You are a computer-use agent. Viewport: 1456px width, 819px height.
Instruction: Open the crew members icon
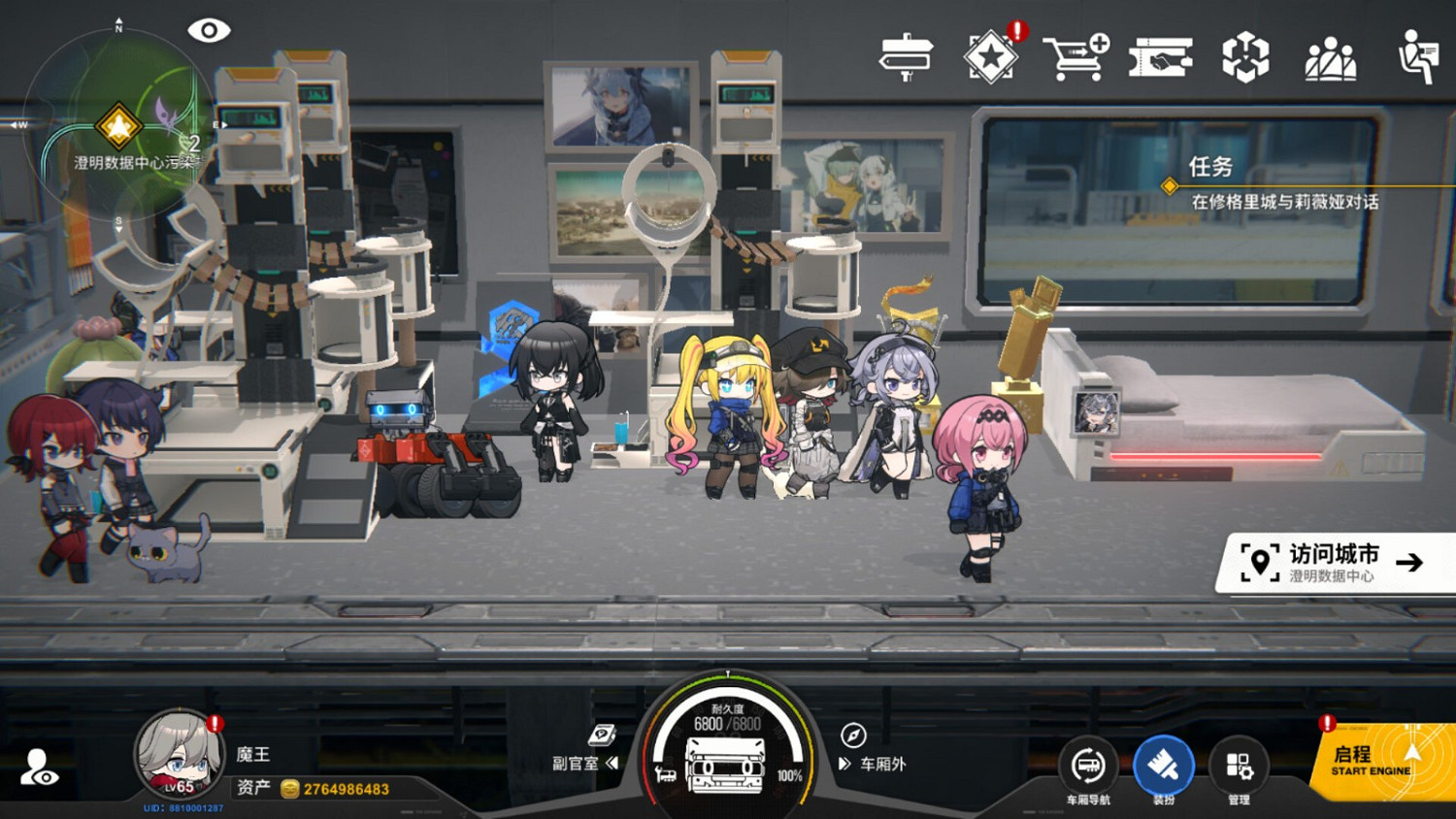point(1332,56)
